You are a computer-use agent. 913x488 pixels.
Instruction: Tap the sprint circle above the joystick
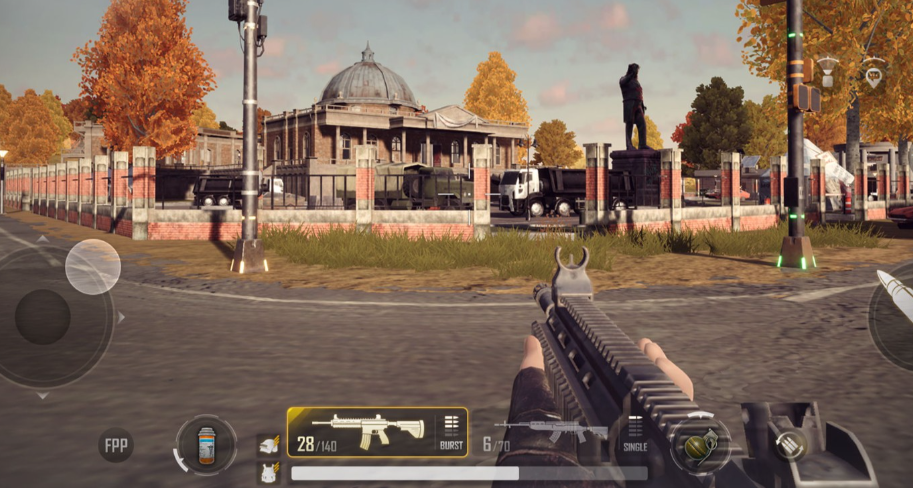click(x=93, y=266)
